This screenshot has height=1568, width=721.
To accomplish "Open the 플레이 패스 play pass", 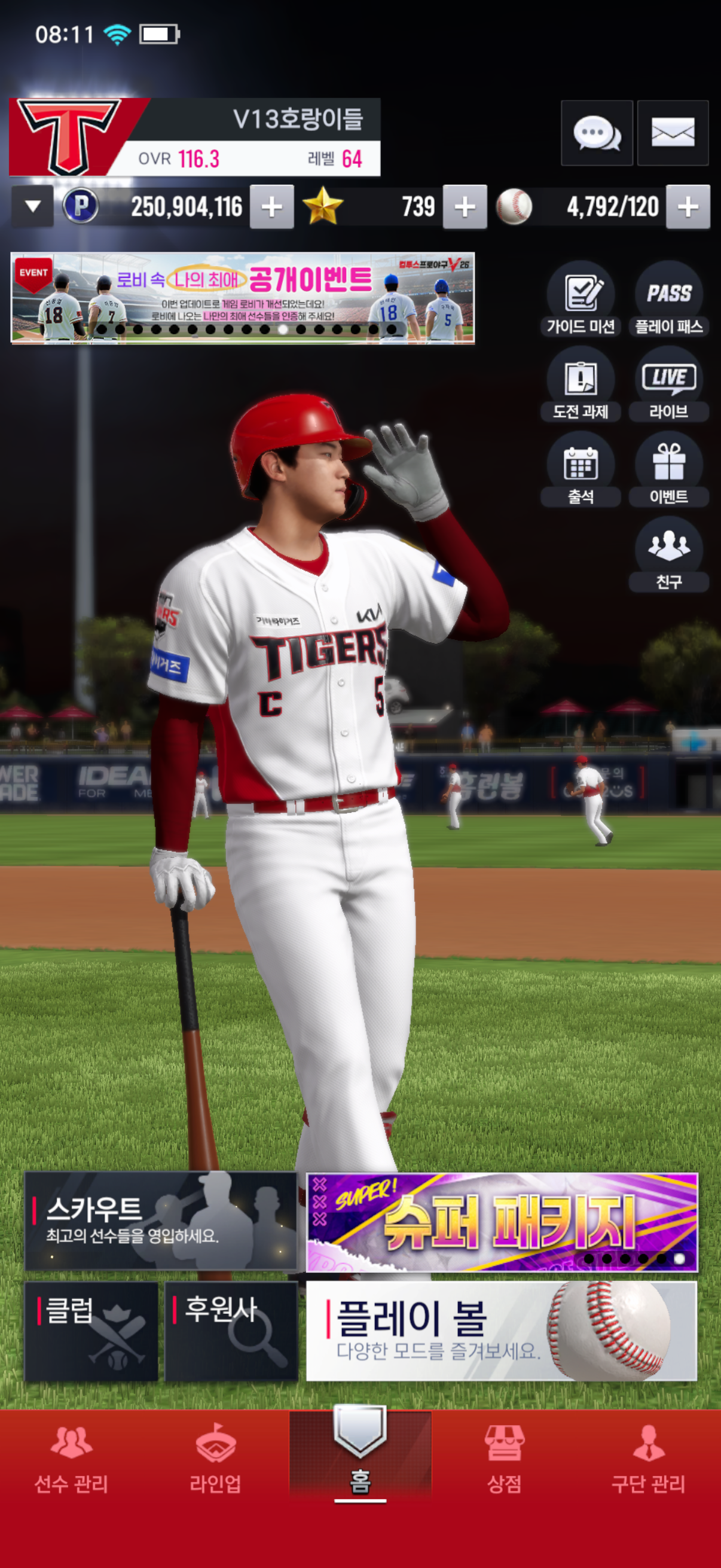I will (668, 299).
